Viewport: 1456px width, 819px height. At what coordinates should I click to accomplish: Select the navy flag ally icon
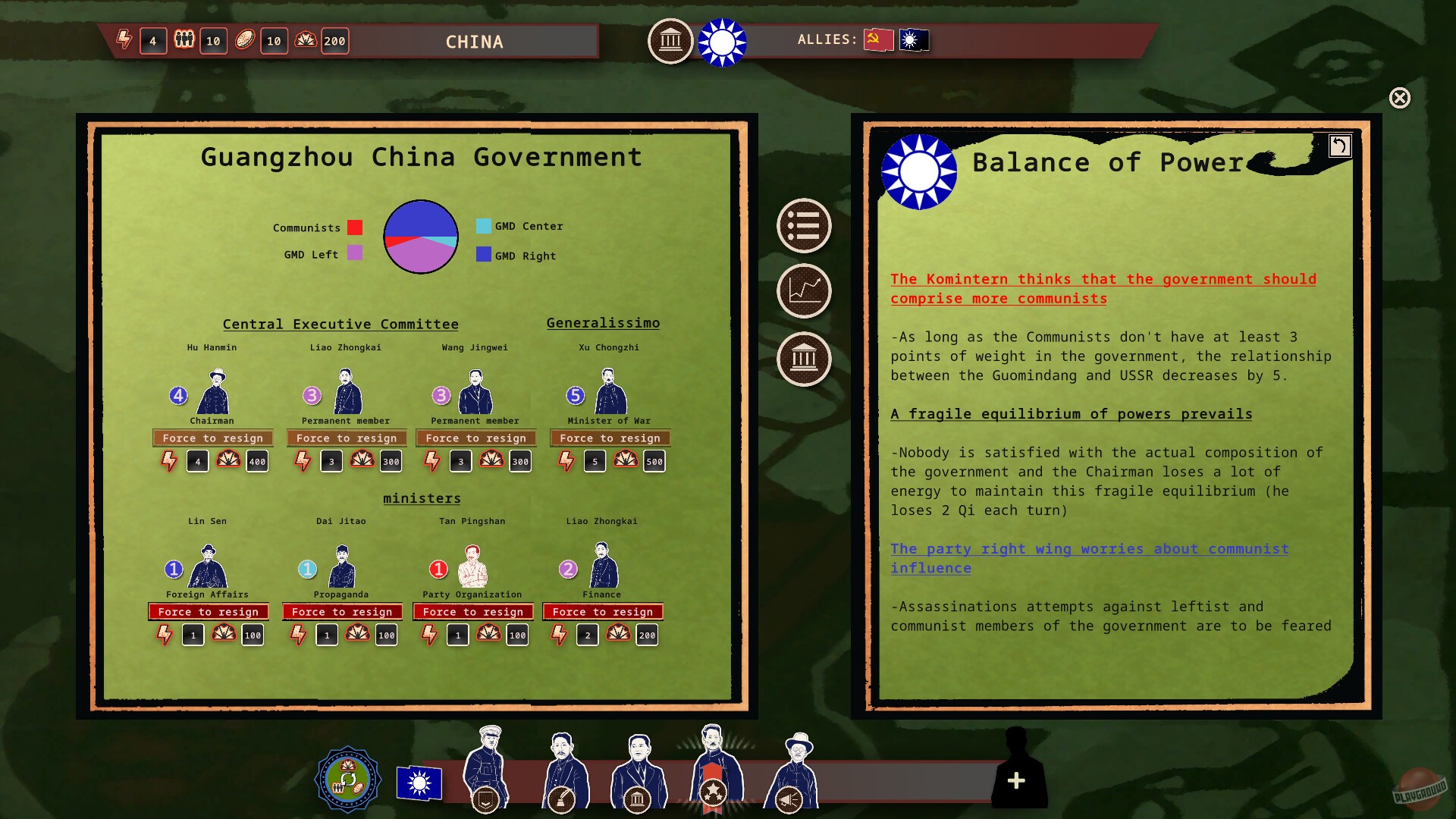913,40
